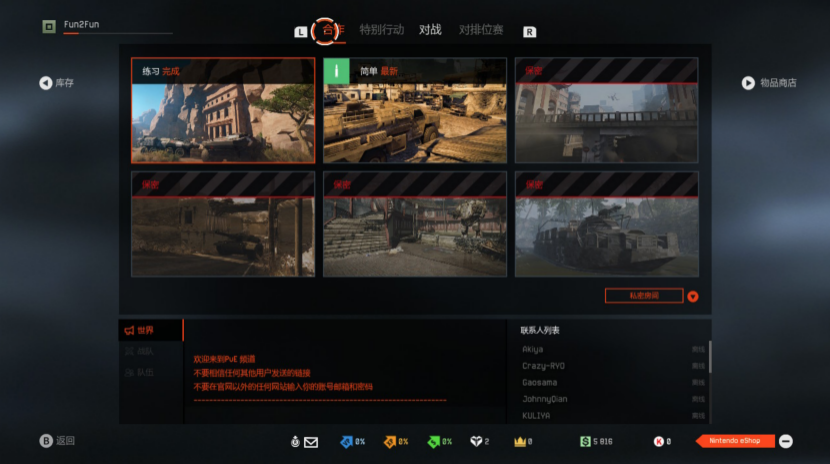Expand the orange dropdown arrow beside 私密房间
830x464 pixels.
(692, 296)
